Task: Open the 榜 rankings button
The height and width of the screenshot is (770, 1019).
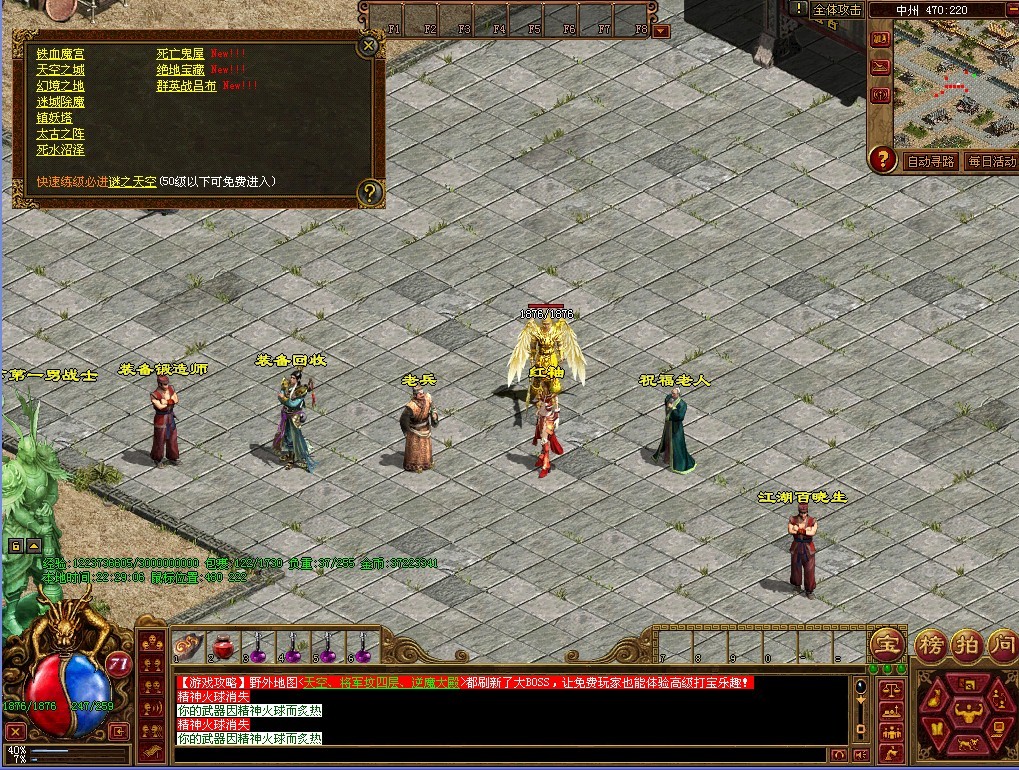Action: [931, 643]
